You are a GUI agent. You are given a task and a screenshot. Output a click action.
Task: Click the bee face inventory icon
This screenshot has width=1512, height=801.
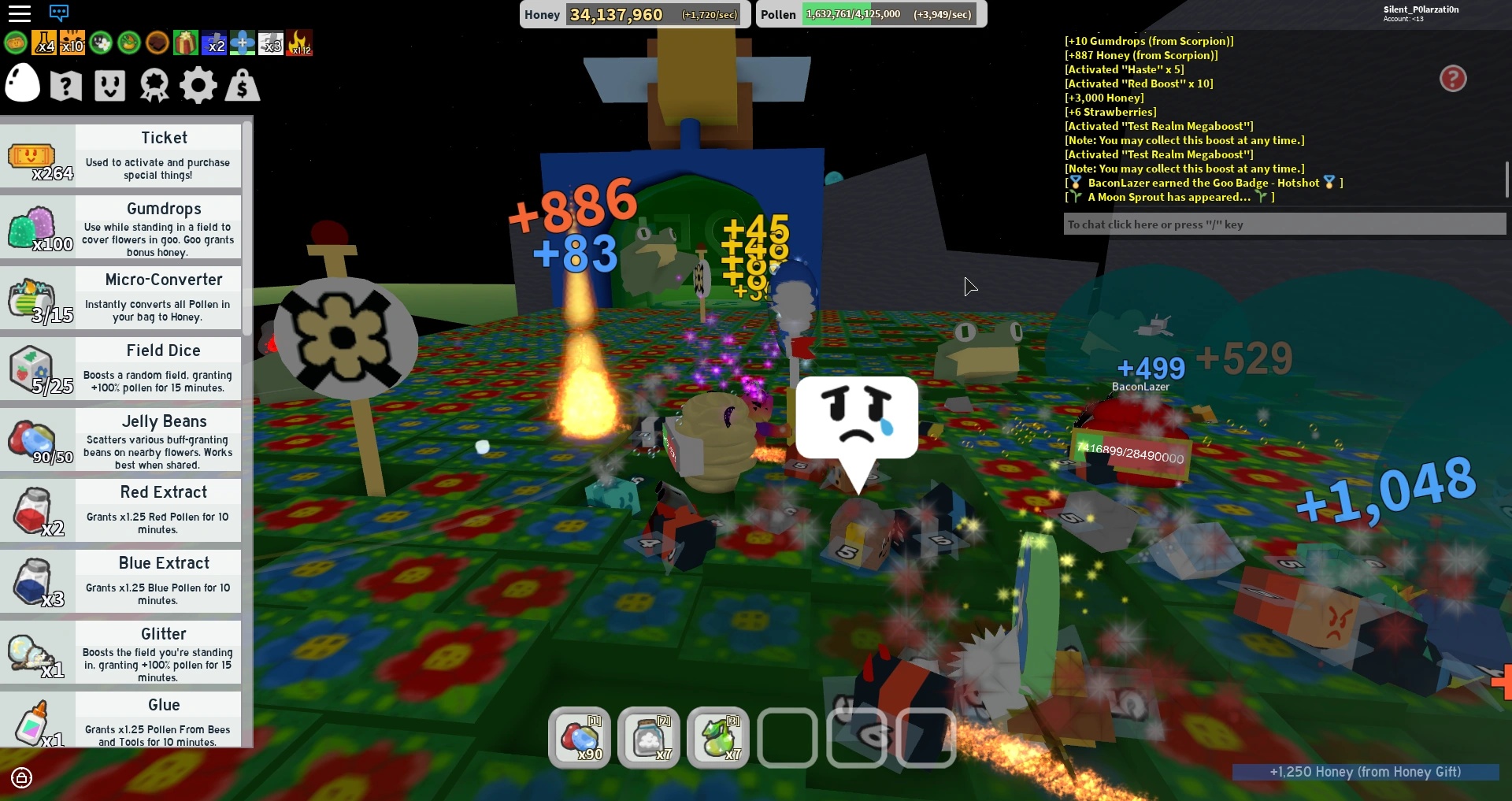click(109, 84)
